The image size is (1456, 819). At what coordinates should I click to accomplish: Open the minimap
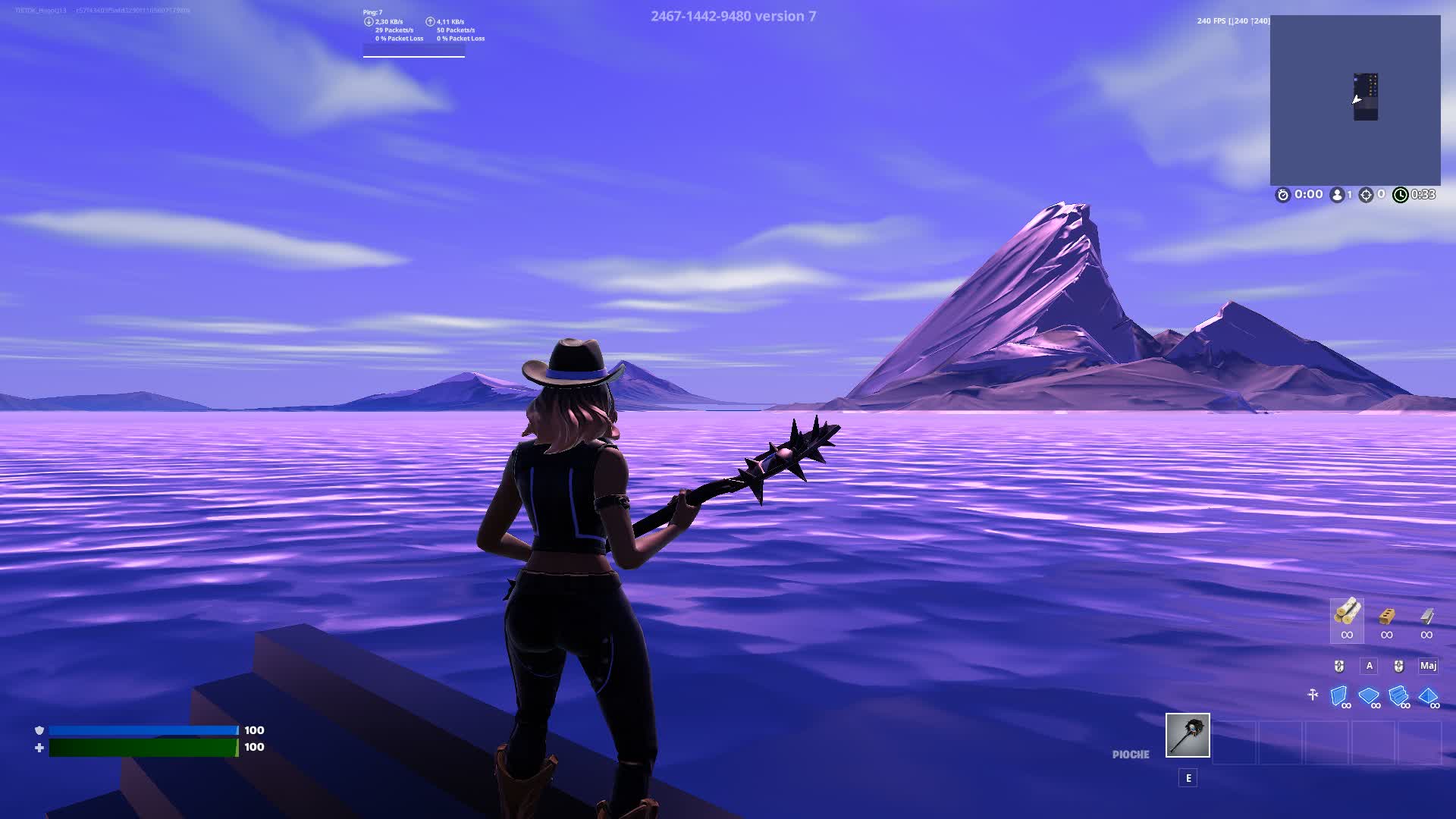click(x=1355, y=100)
